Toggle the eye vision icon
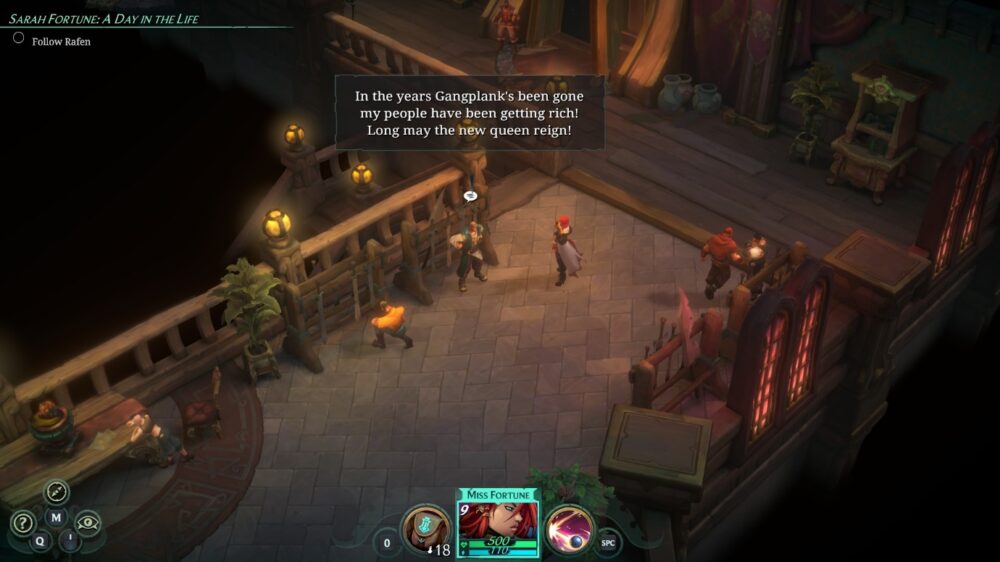1000x562 pixels. [x=88, y=522]
